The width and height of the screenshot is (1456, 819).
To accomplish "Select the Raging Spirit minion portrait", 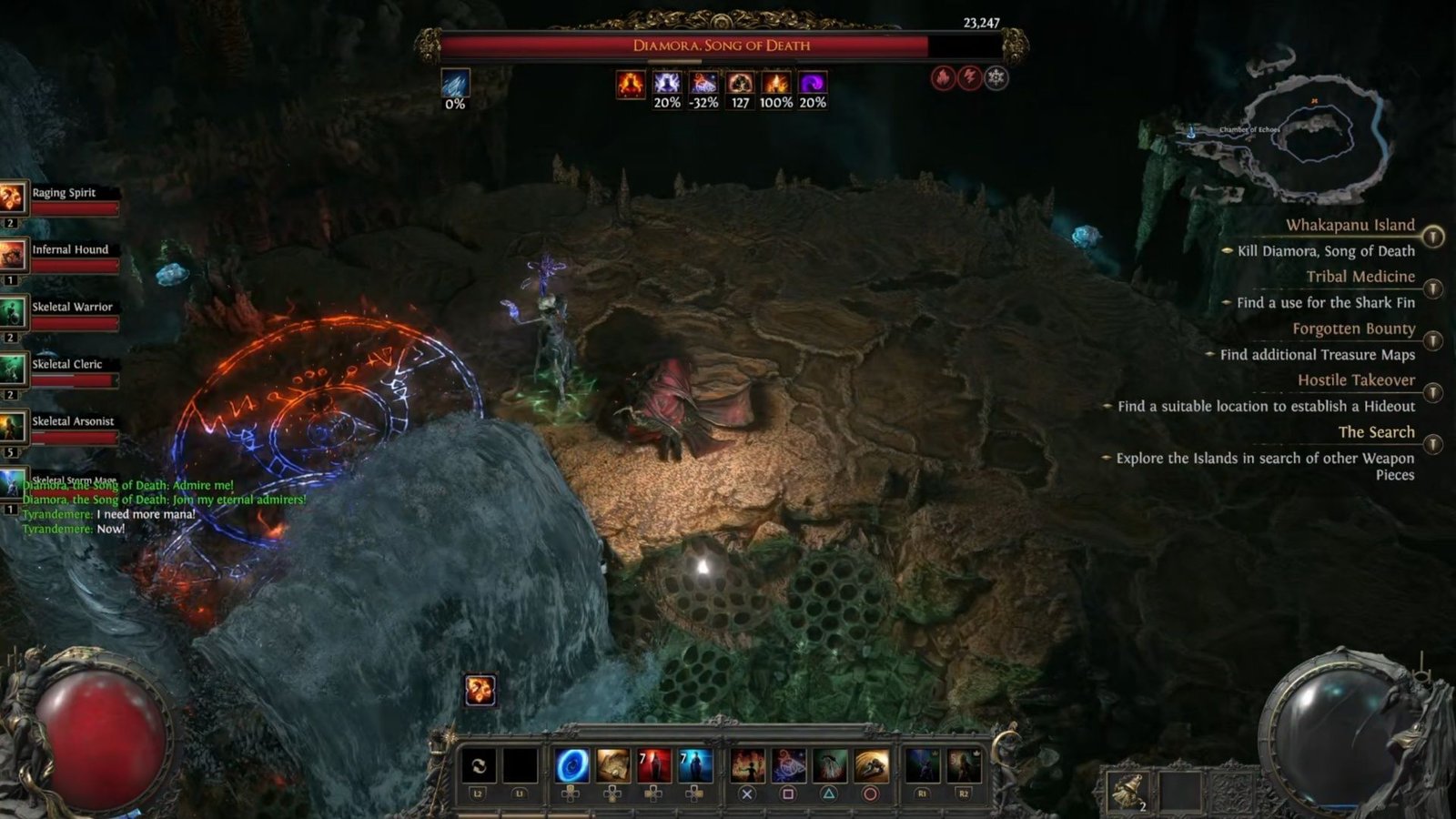I will point(13,197).
